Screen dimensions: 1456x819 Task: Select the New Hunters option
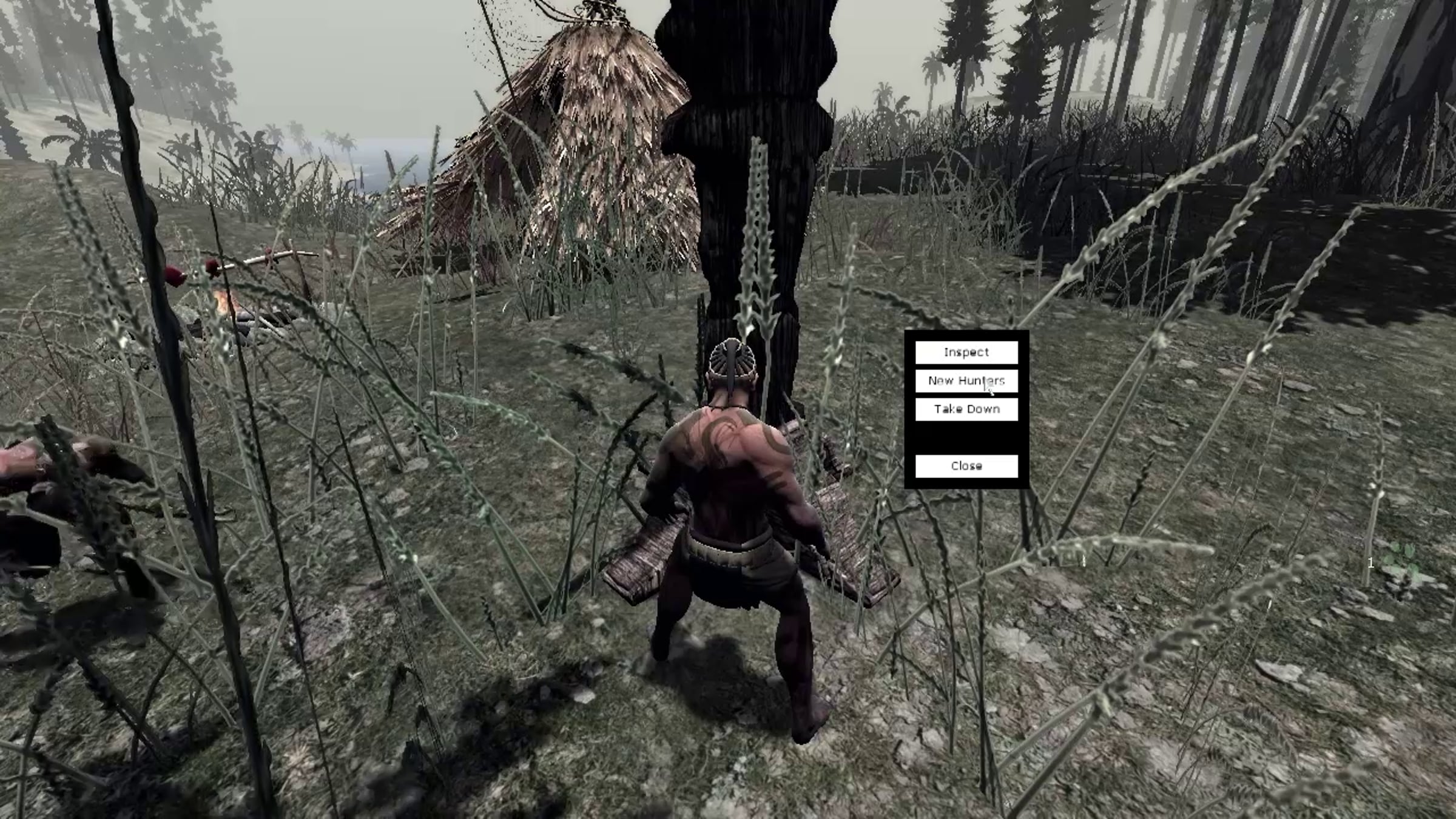pos(966,381)
